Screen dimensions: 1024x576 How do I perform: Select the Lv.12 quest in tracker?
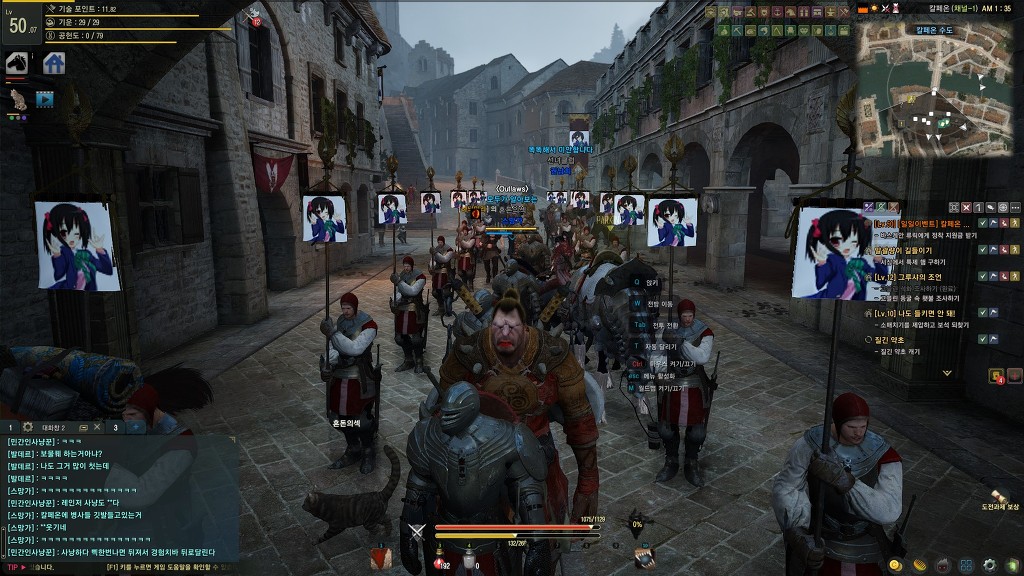coord(918,277)
